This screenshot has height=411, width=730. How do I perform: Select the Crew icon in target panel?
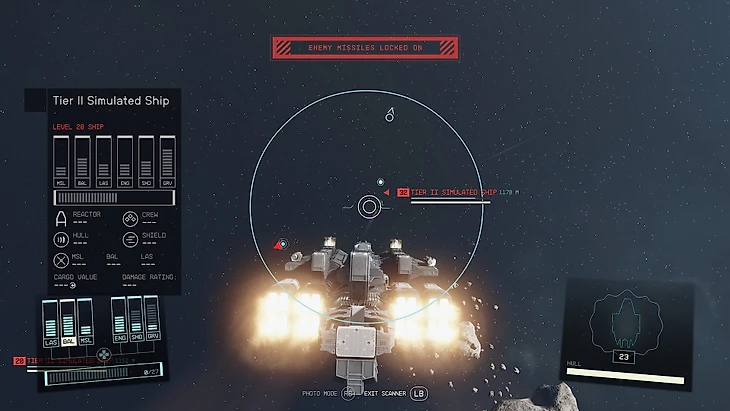[x=130, y=218]
